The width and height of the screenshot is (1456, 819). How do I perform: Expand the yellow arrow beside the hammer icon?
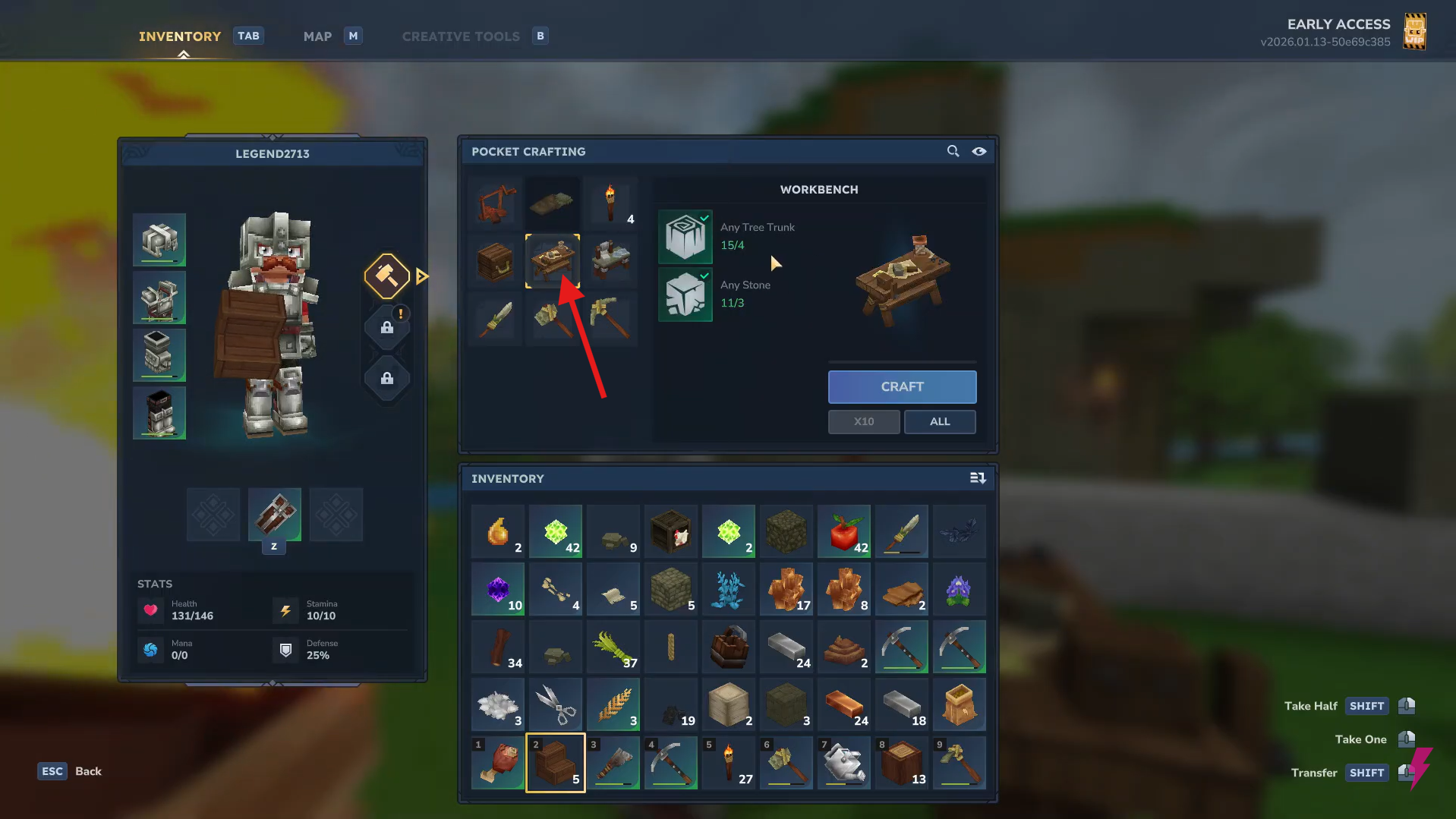(x=423, y=276)
